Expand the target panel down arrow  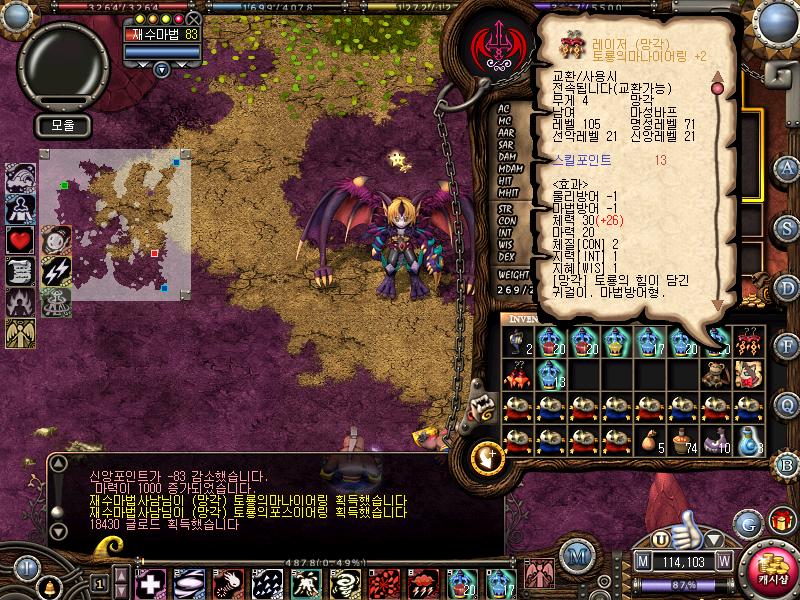(162, 69)
